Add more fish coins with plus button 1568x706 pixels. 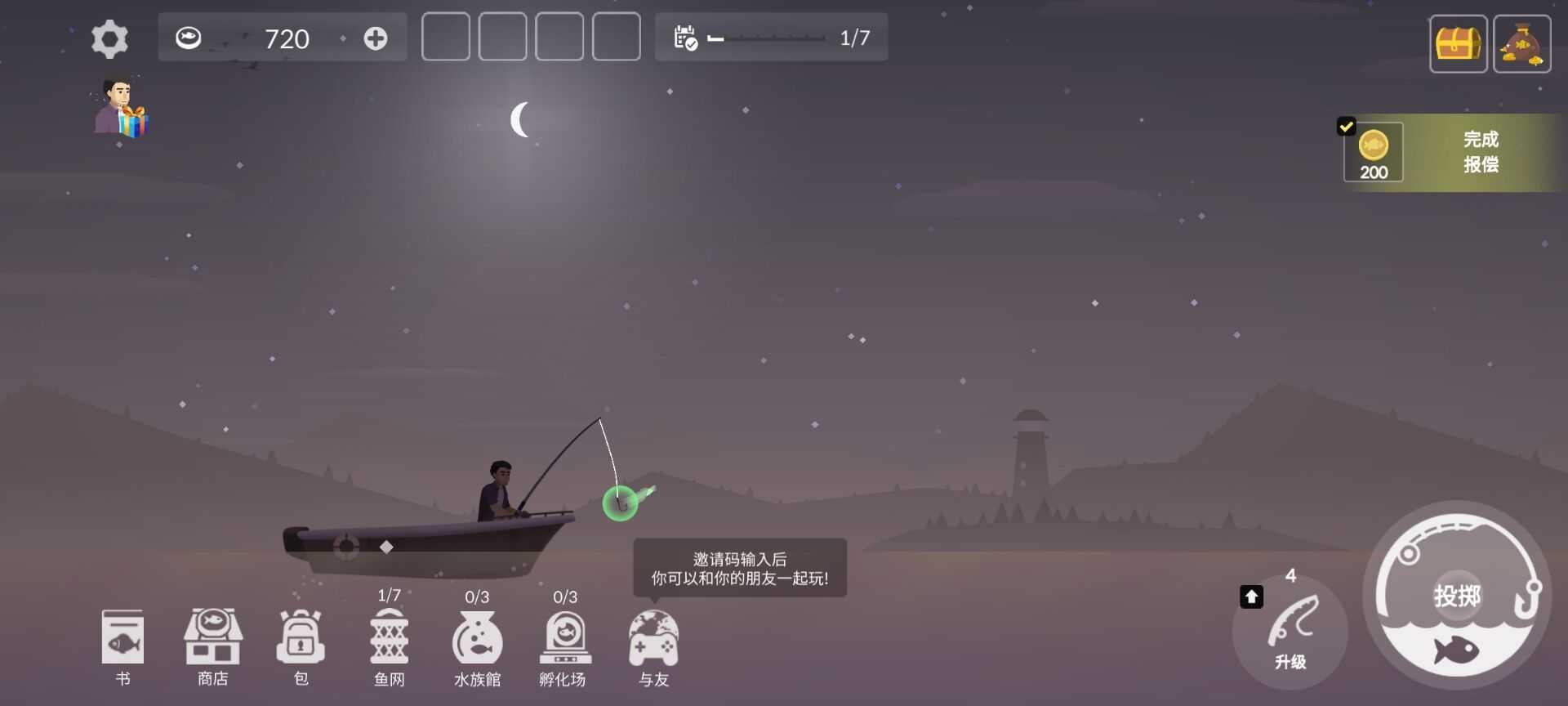[376, 38]
